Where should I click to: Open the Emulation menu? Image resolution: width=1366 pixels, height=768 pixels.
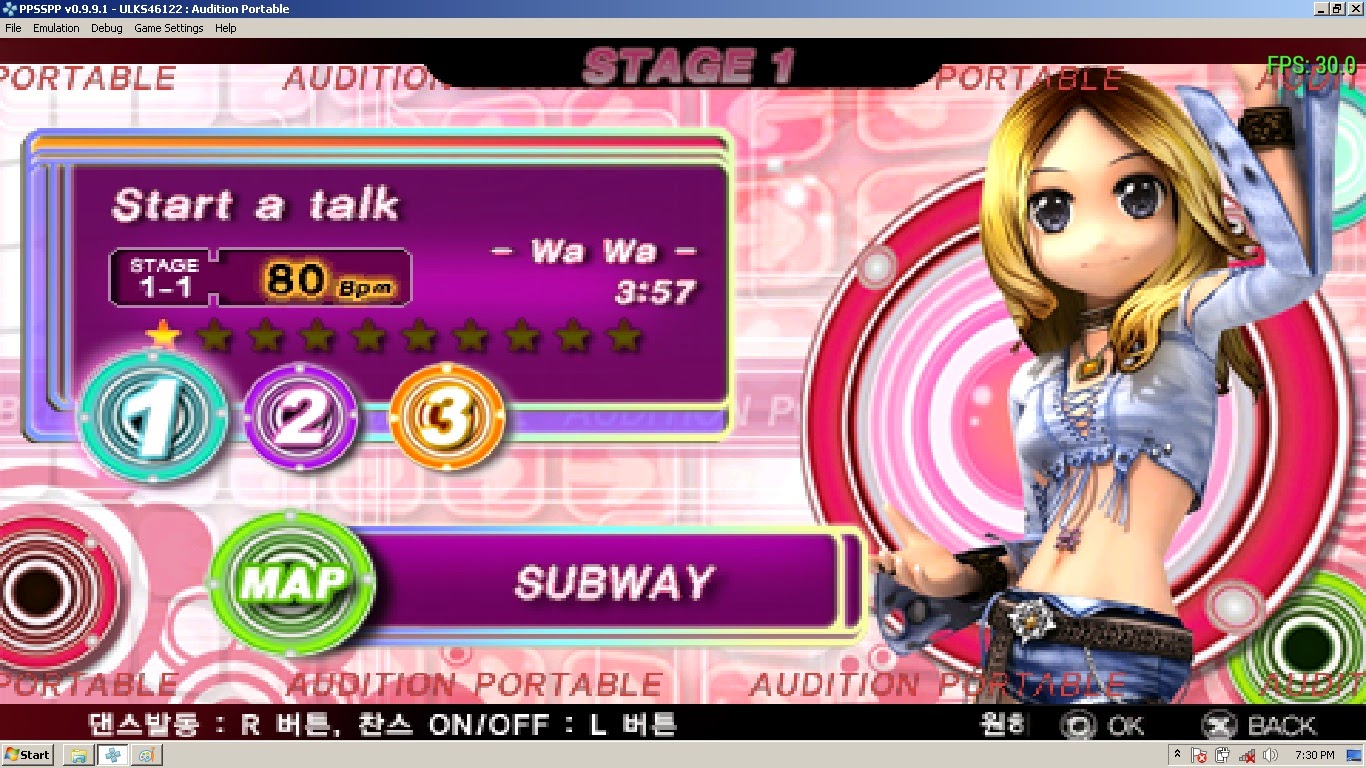coord(56,28)
